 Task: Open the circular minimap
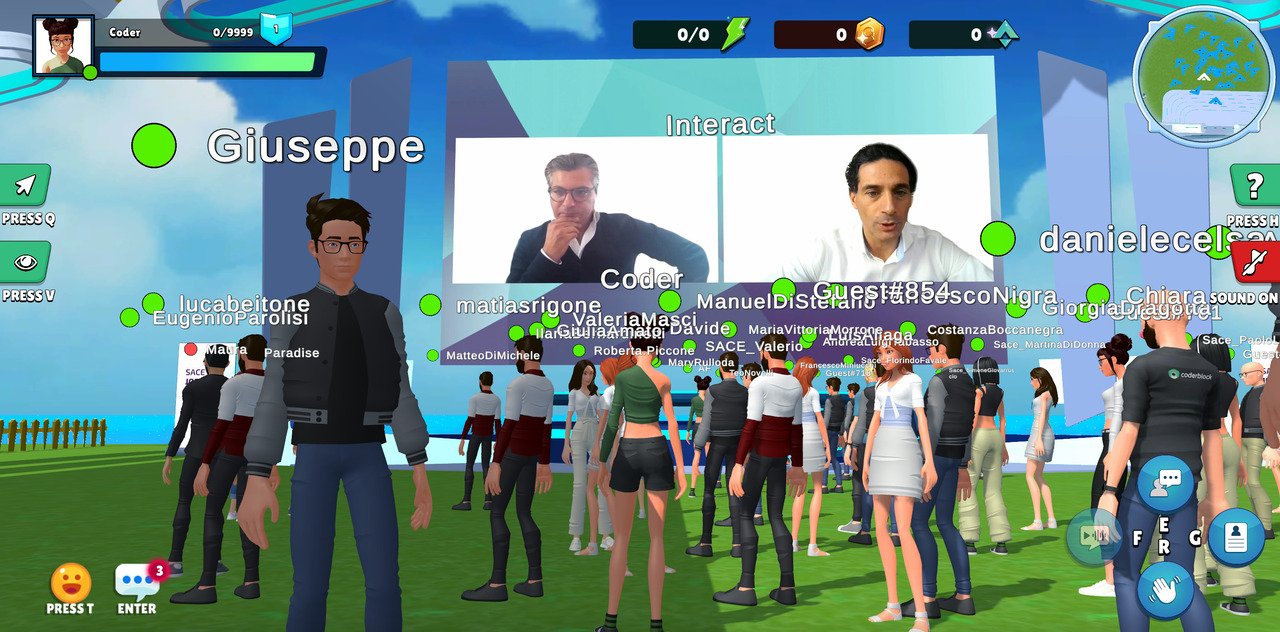[x=1204, y=76]
